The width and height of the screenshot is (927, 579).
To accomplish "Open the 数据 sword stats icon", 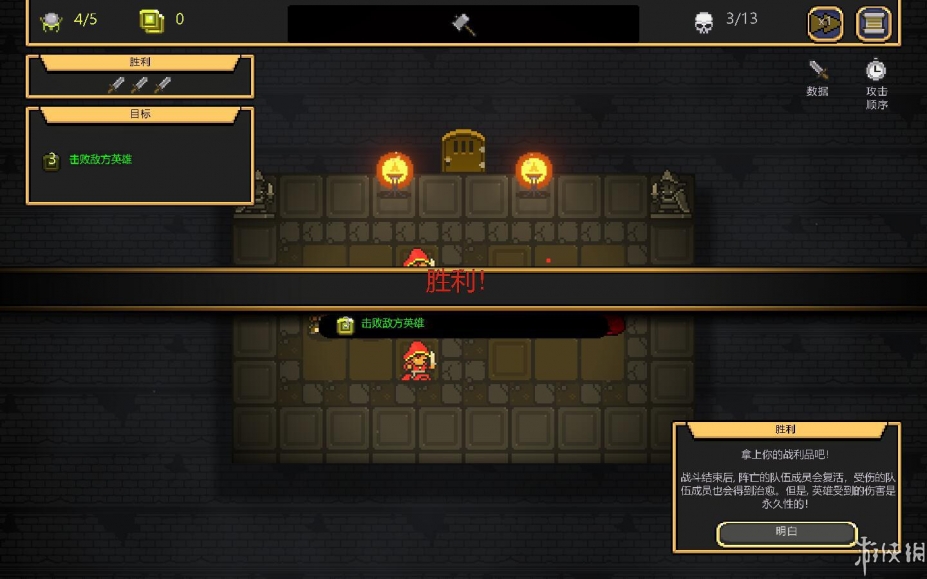I will coord(818,71).
